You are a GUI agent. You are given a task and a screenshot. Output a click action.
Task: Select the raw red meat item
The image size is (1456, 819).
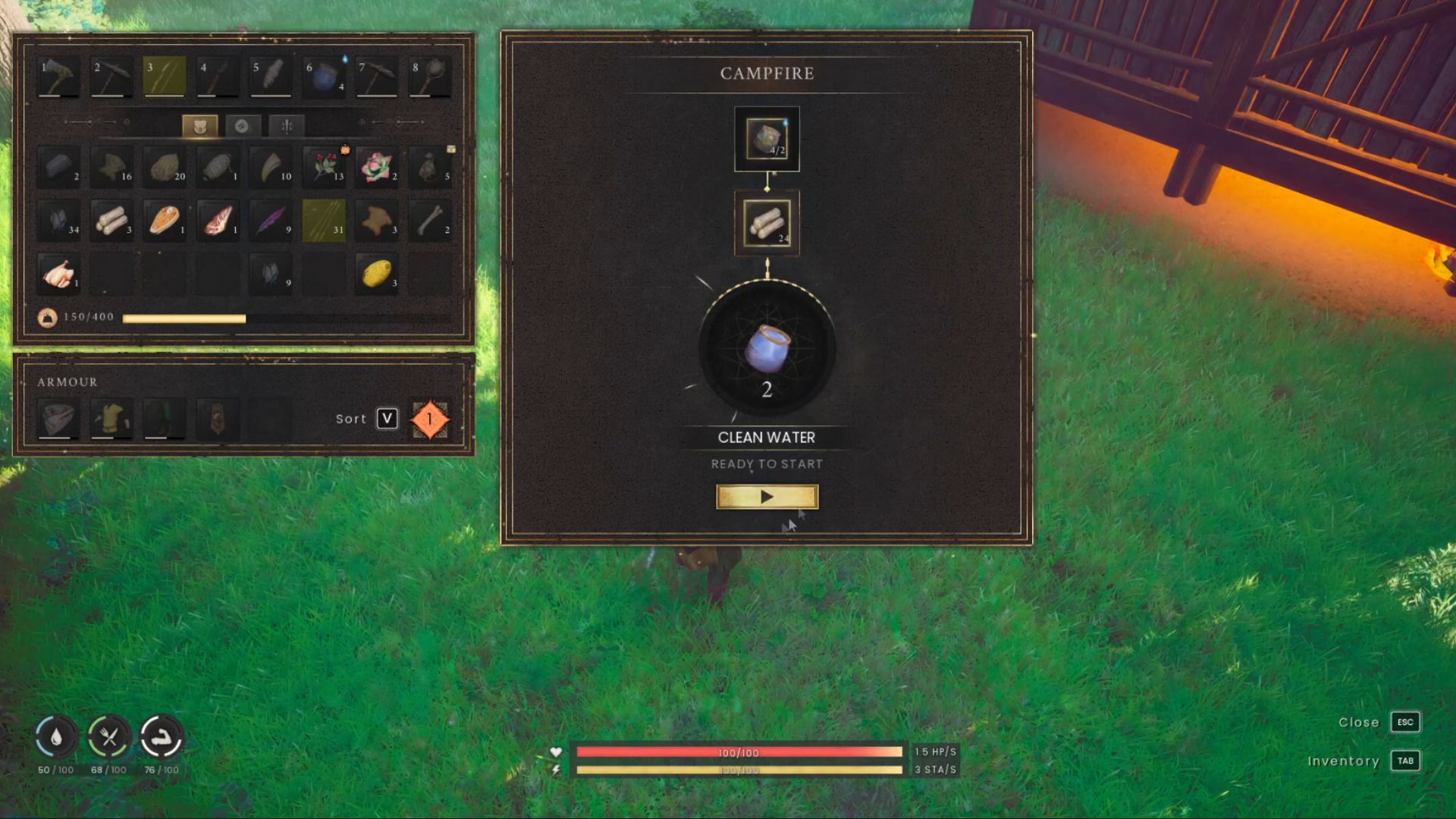(x=218, y=221)
